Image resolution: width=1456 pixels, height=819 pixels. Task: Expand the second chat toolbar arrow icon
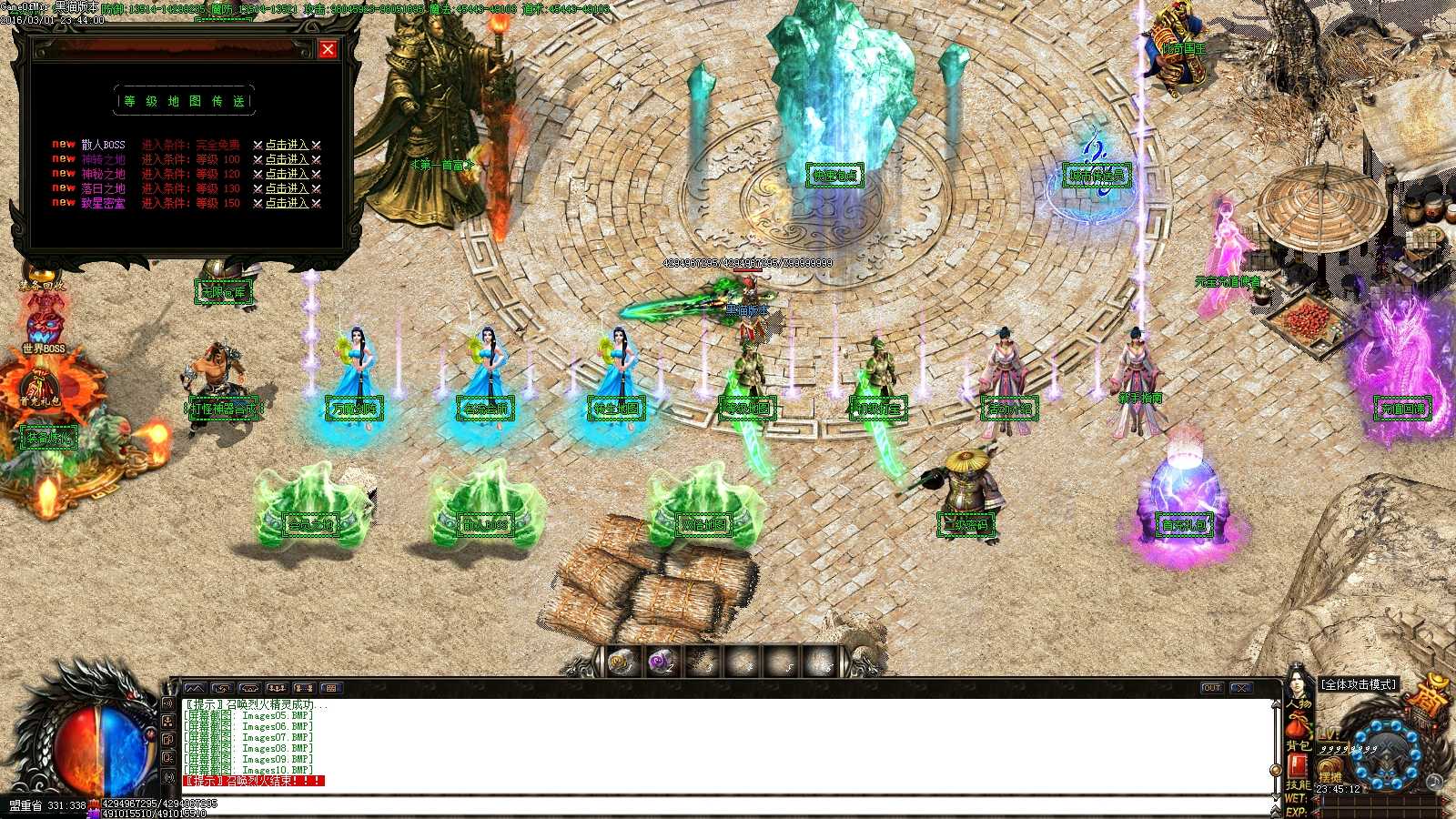coord(222,689)
